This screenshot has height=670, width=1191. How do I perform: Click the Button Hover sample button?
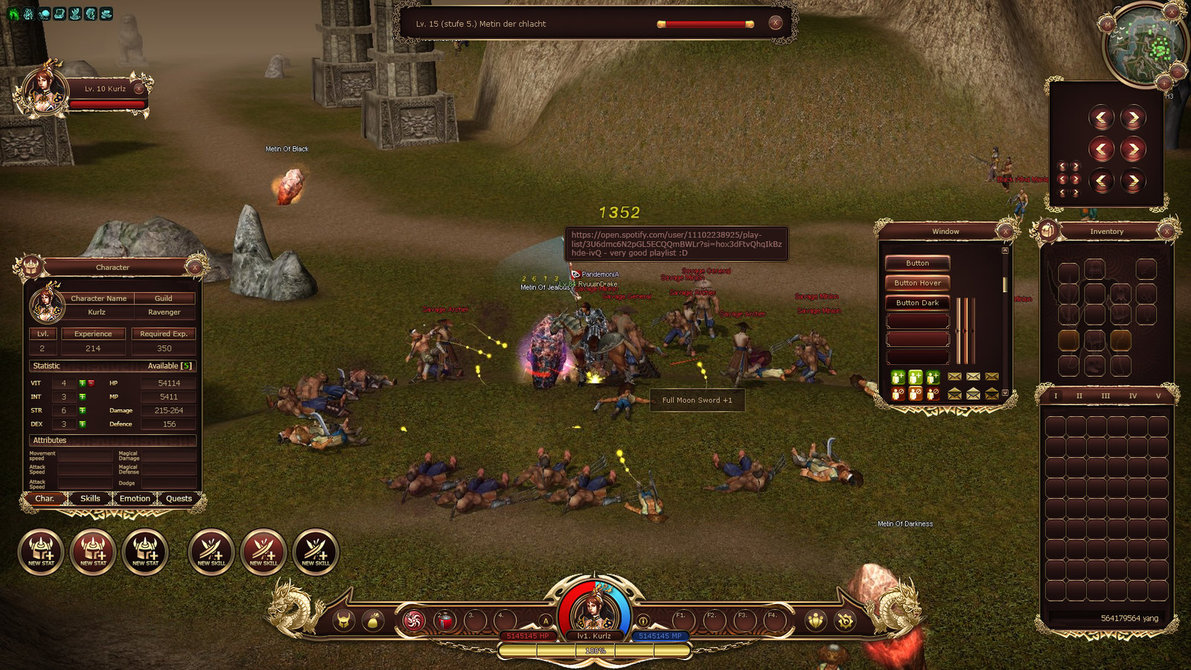click(x=917, y=283)
